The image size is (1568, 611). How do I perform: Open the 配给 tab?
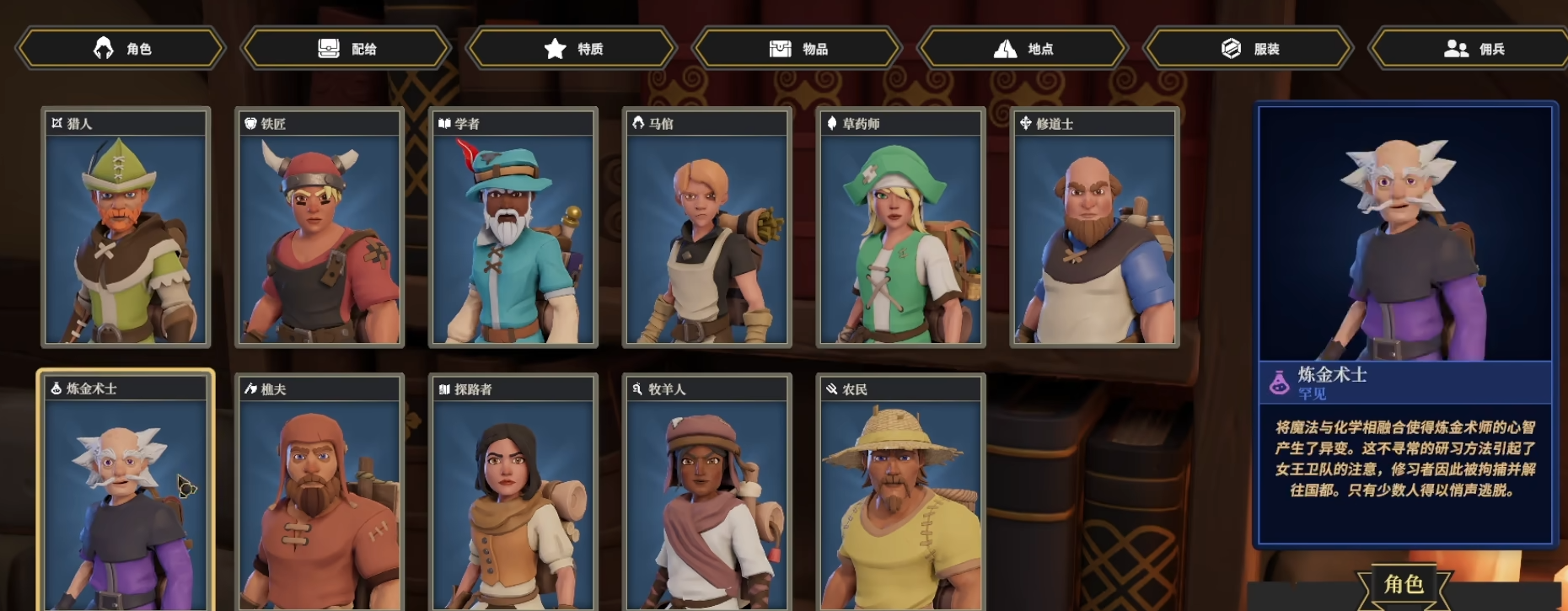346,49
